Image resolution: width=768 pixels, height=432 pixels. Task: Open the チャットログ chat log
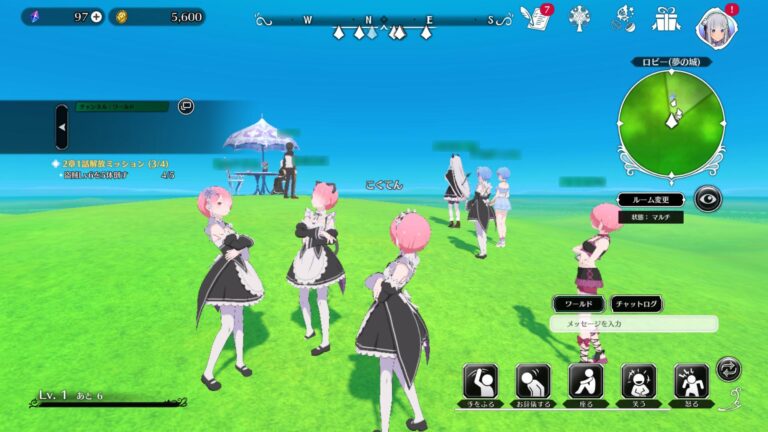click(636, 304)
